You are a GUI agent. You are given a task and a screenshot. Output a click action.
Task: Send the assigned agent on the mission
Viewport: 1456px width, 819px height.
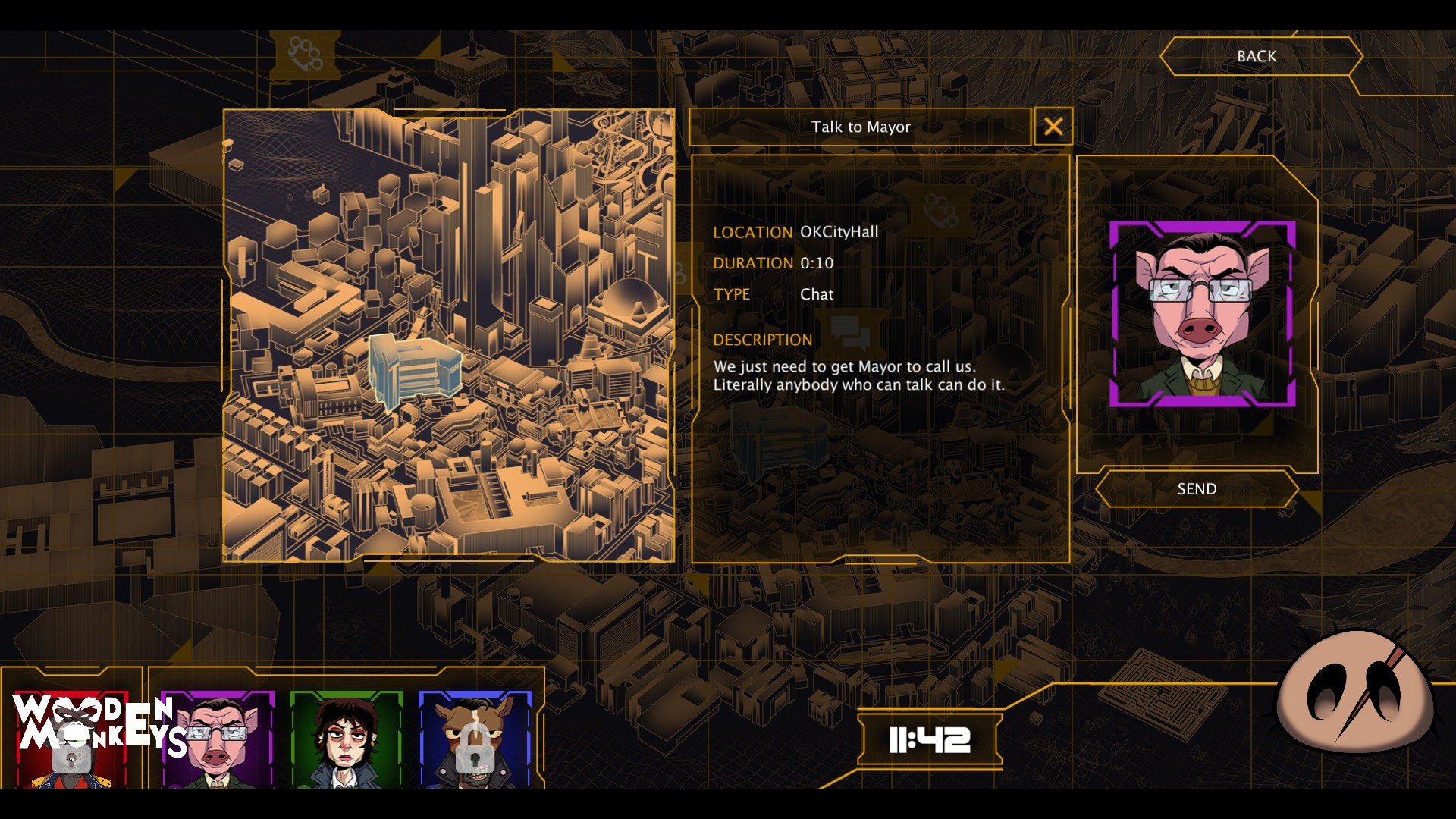(1197, 489)
